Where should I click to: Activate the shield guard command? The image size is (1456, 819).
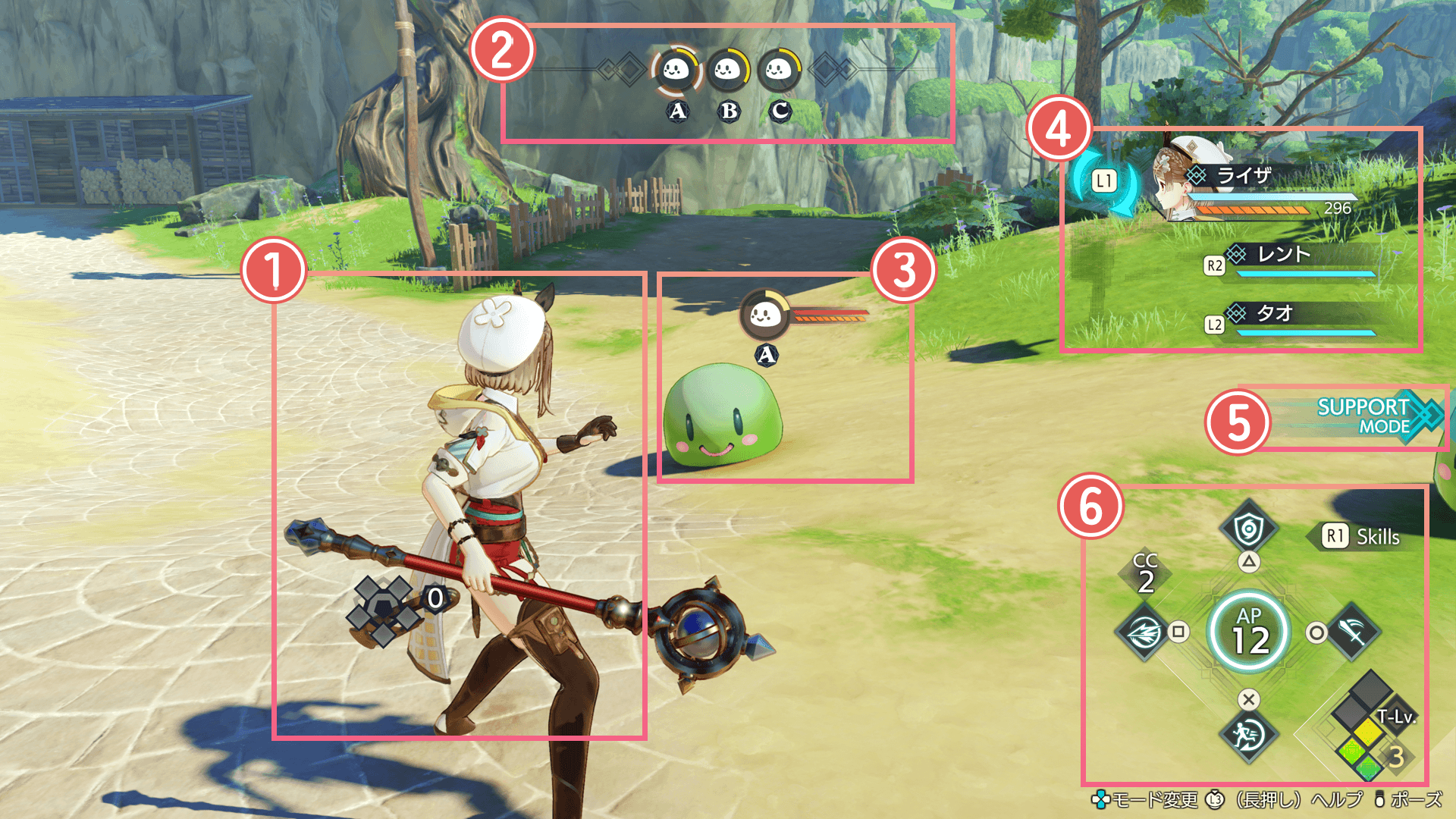click(1248, 529)
